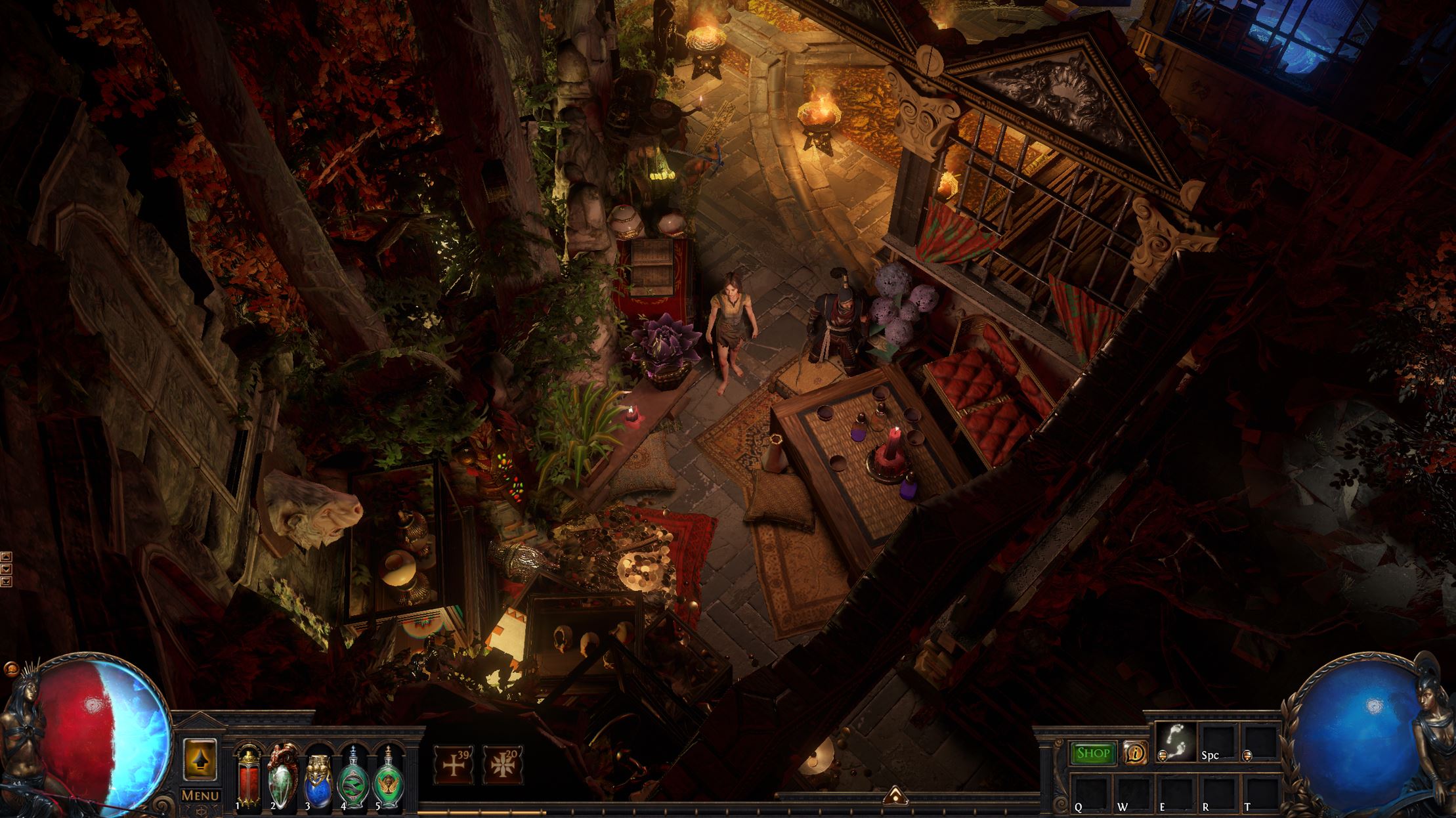Click the star-cross buff icon showing 20

(502, 765)
